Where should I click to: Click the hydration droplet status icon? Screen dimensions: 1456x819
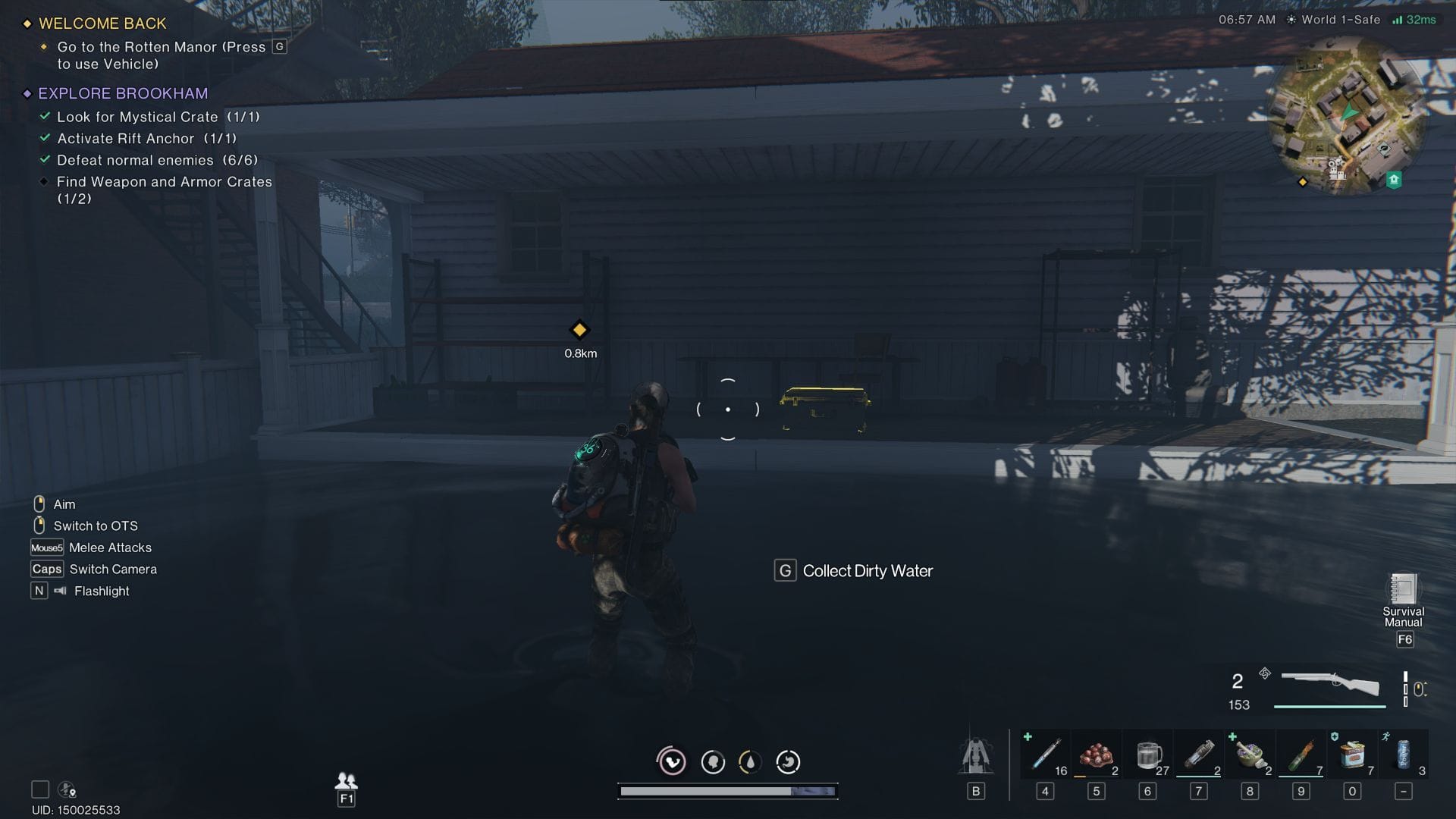(x=749, y=762)
